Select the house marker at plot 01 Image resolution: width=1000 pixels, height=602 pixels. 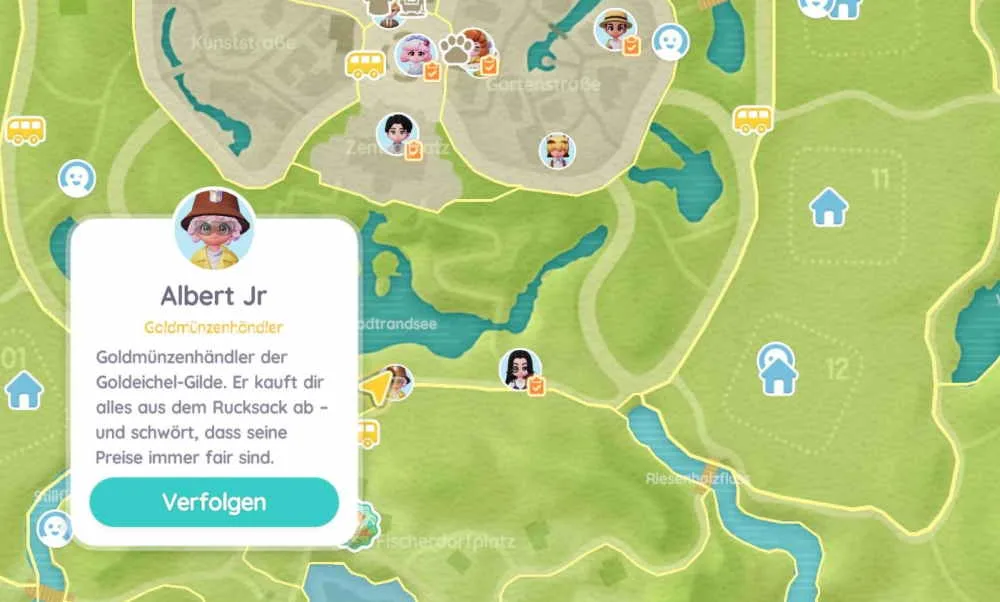tap(24, 390)
